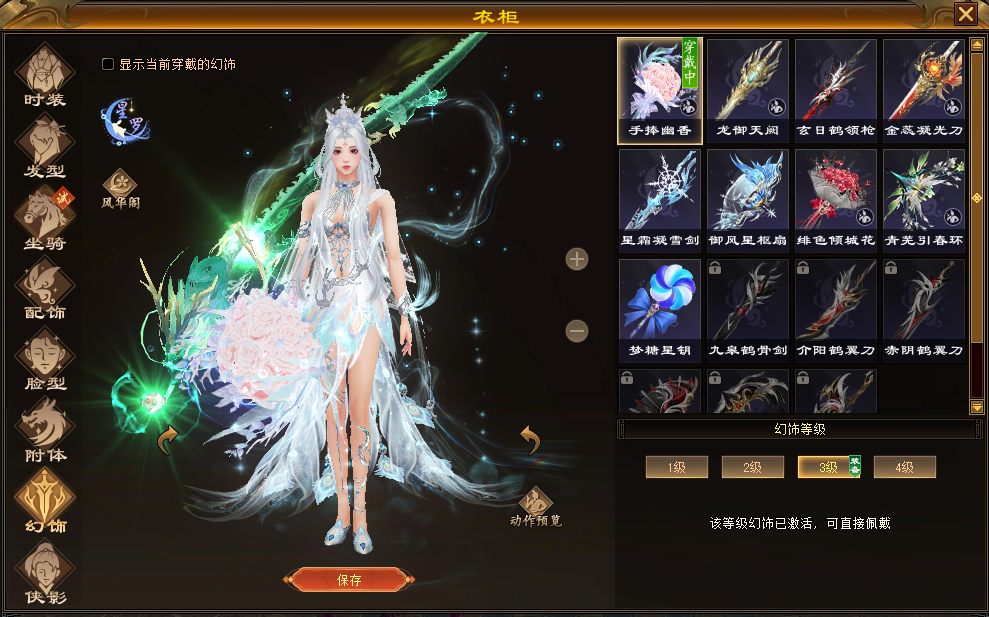This screenshot has height=617, width=989.
Task: Zoom out the character preview
Action: 577,330
